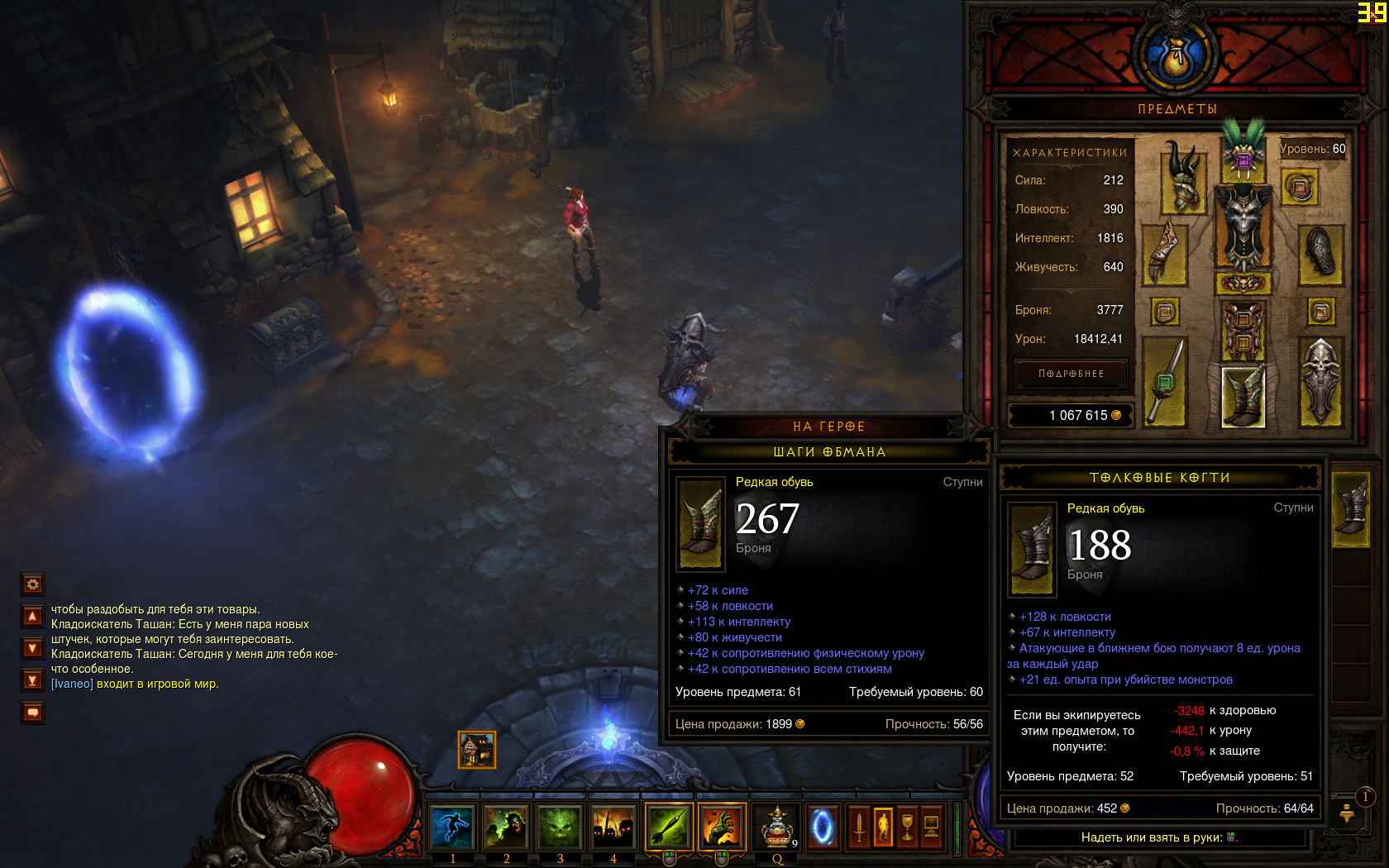
Task: Activate the blue leaping figure skill
Action: 452,827
